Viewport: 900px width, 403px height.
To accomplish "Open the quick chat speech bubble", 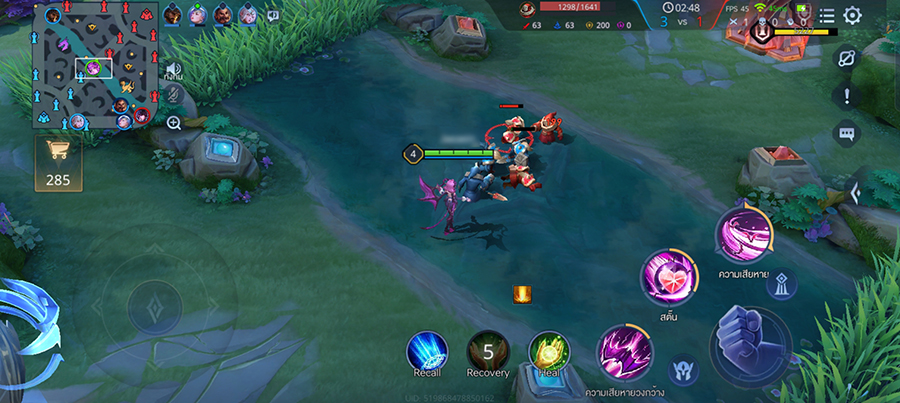I will click(847, 132).
